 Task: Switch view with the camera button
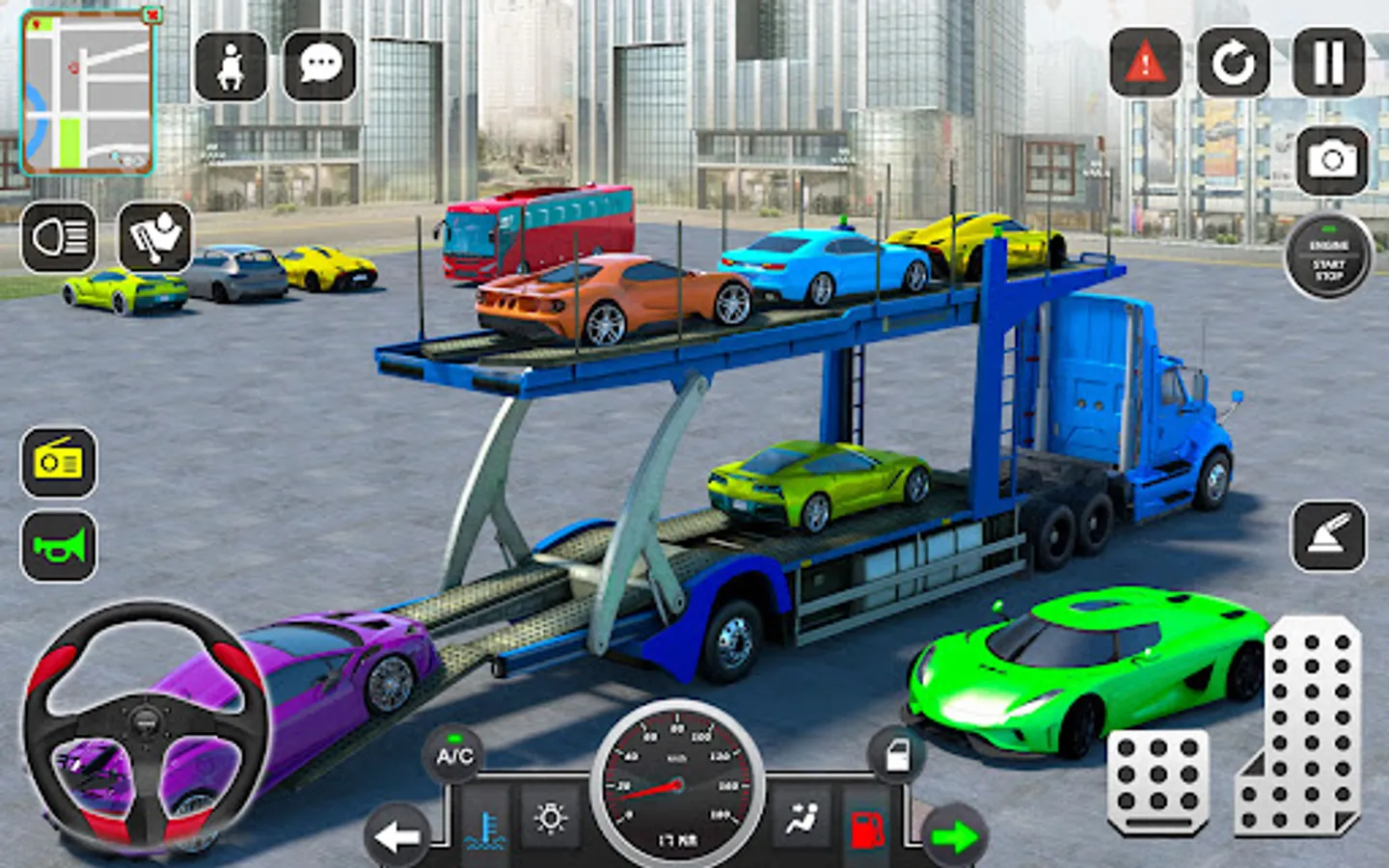(x=1332, y=159)
